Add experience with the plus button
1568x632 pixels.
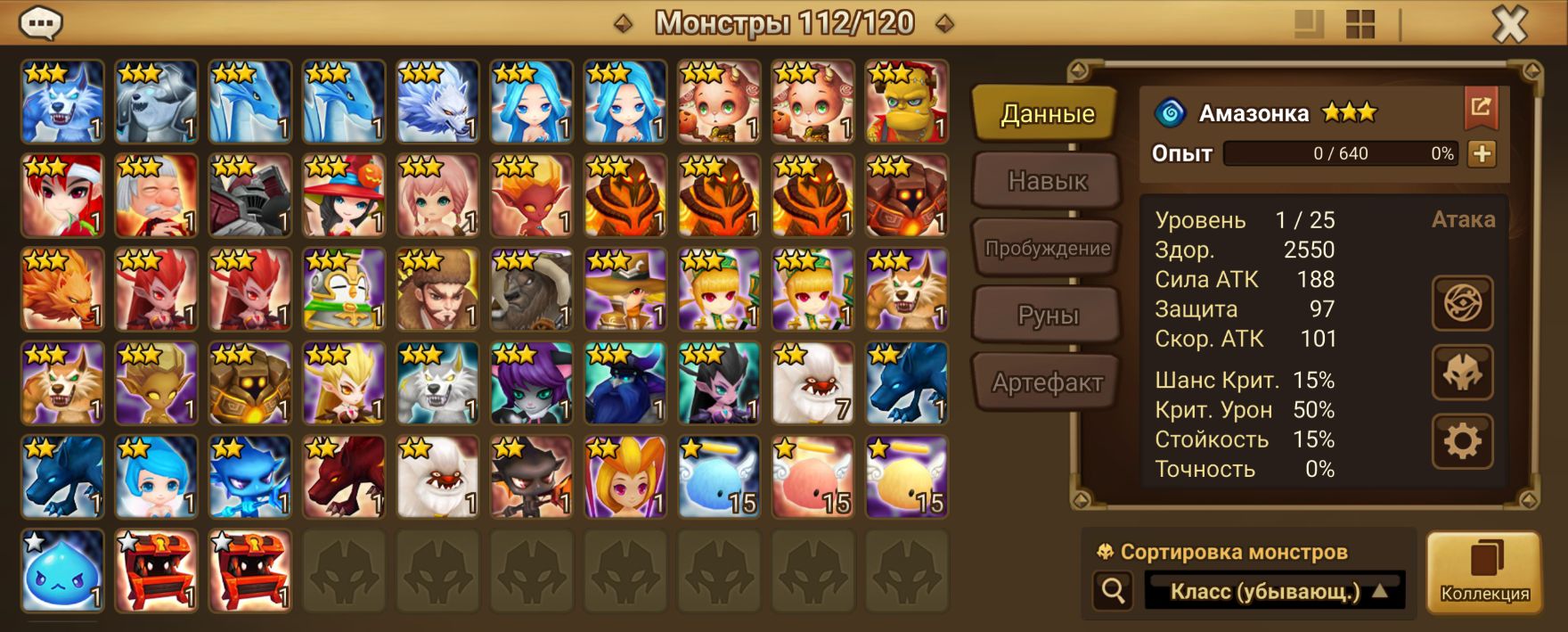click(1482, 153)
